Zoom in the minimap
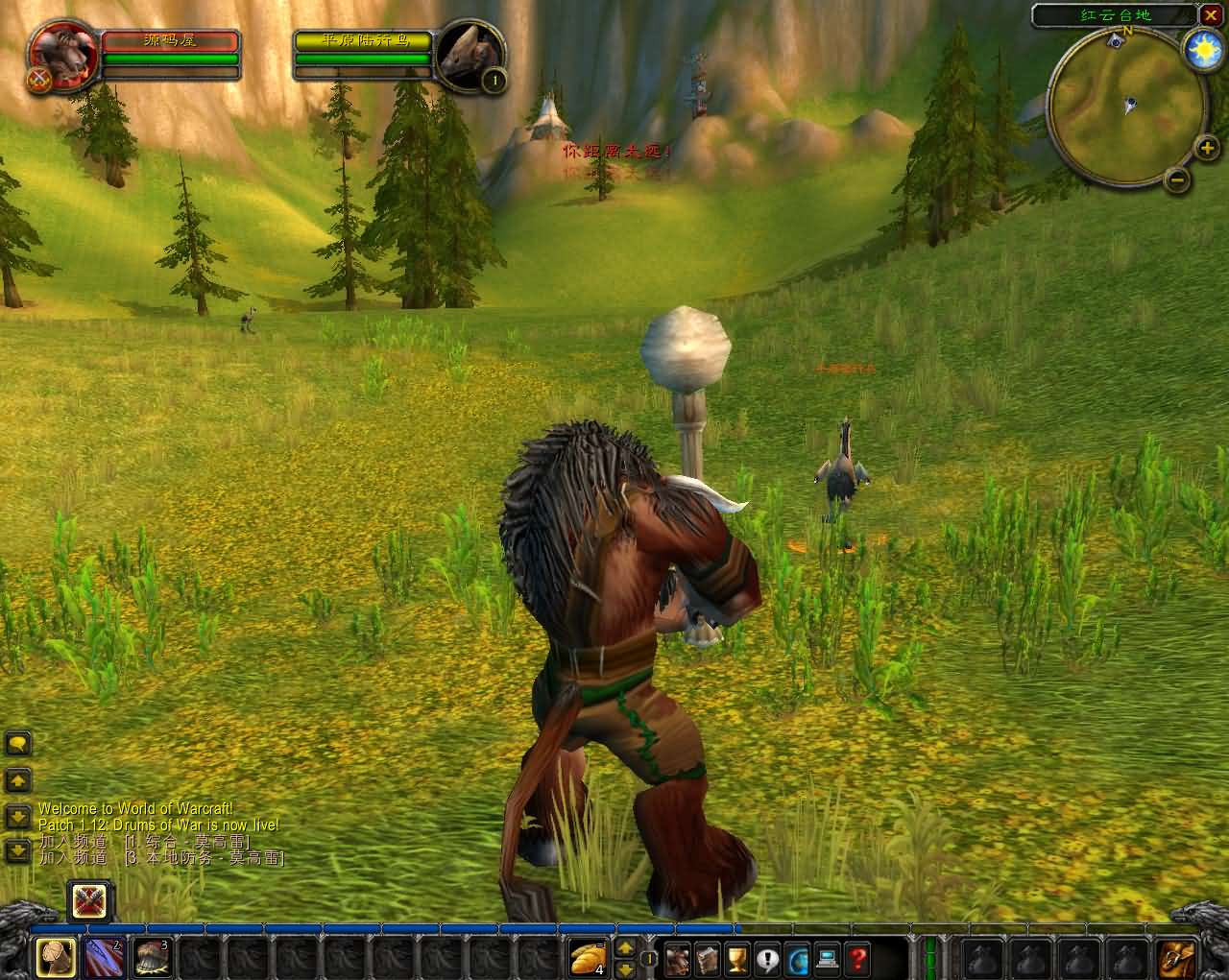Viewport: 1229px width, 980px height. coord(1206,148)
